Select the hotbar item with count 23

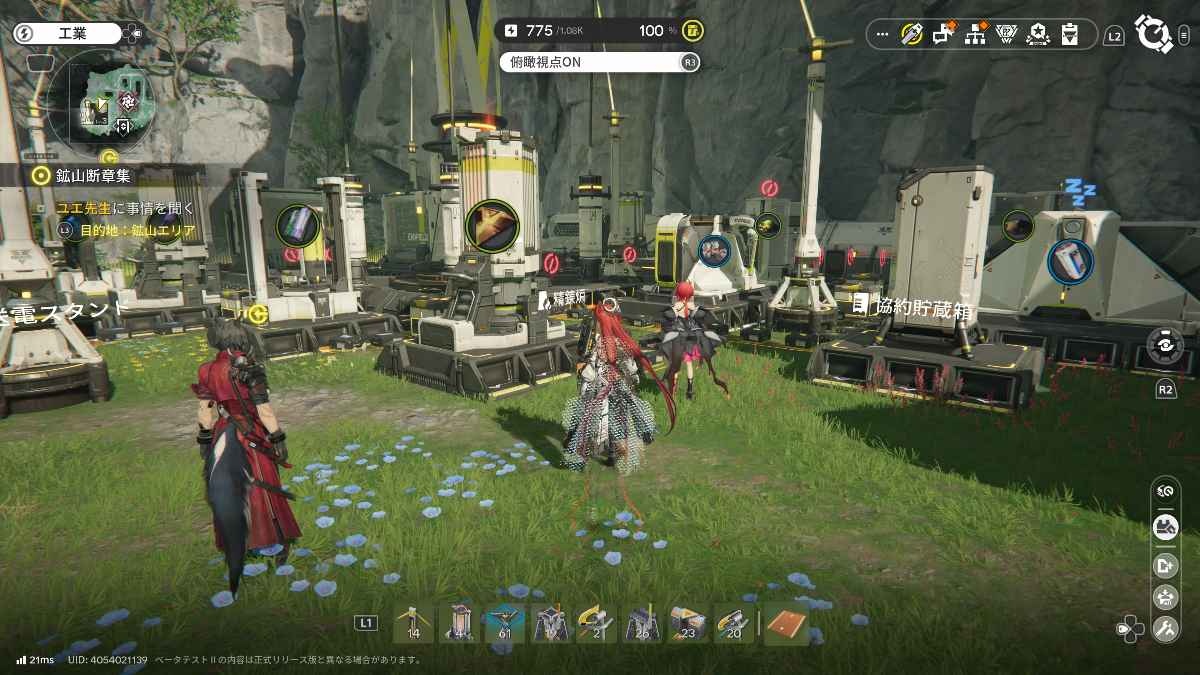pos(688,623)
